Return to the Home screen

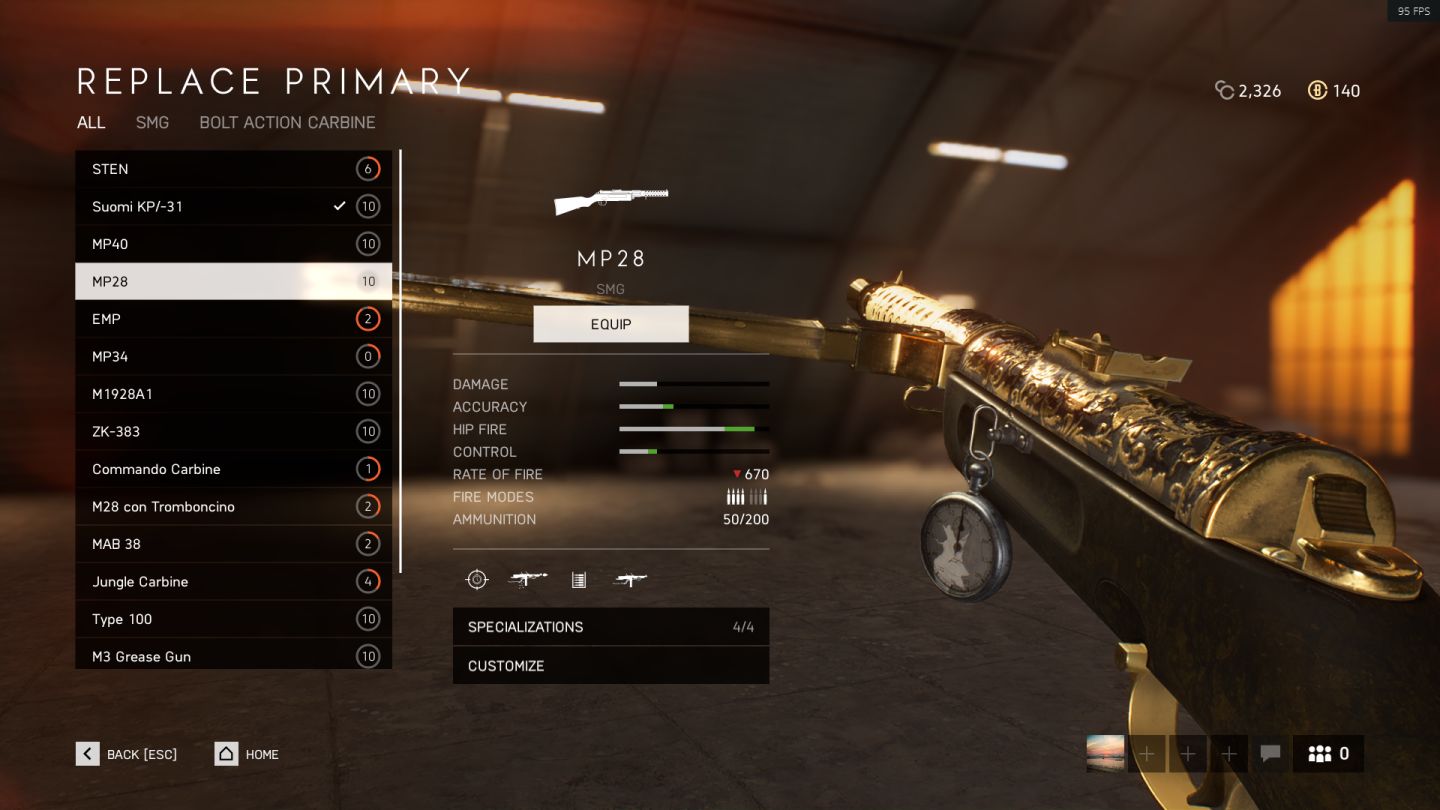247,754
